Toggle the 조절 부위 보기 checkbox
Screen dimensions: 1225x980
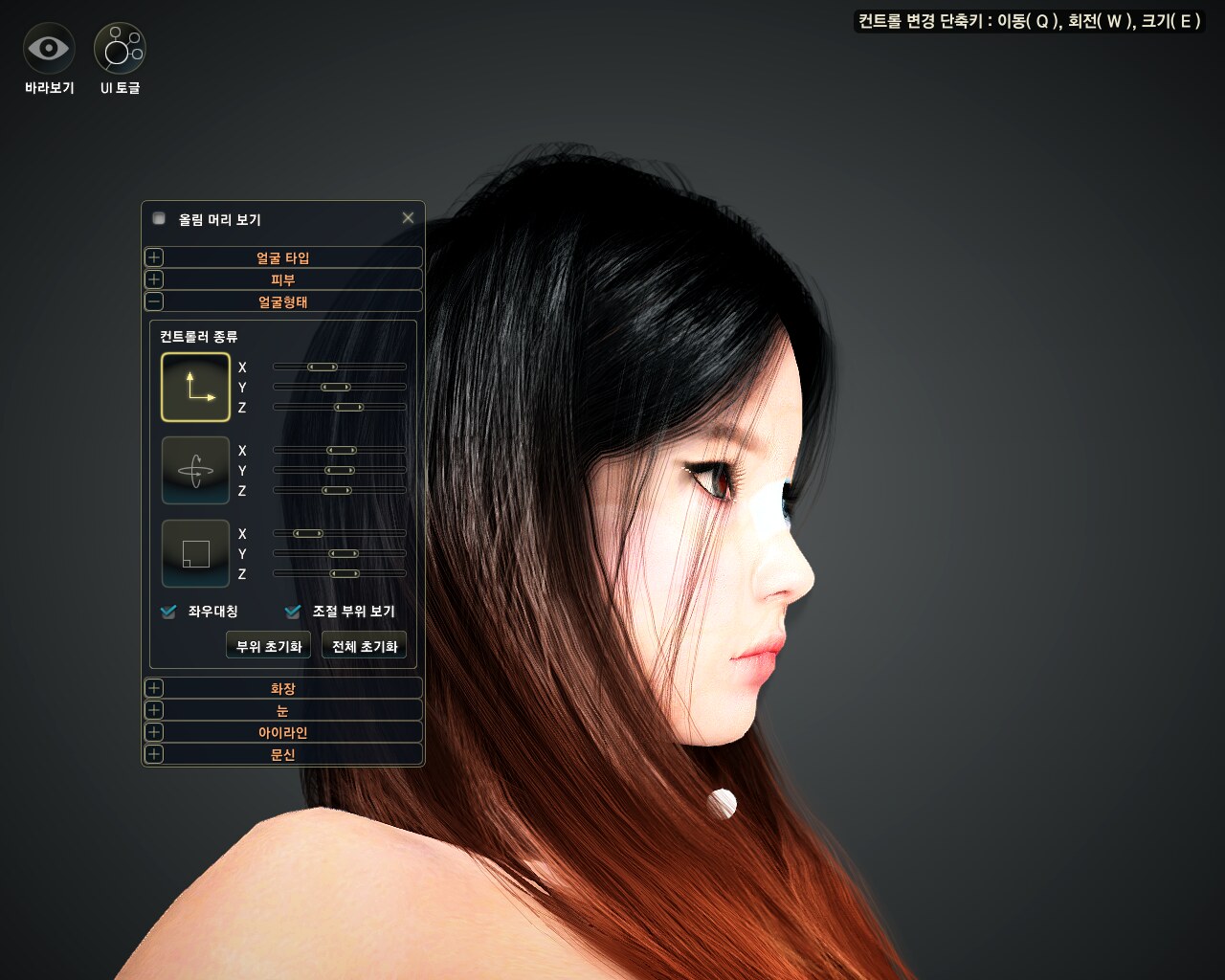(x=293, y=612)
